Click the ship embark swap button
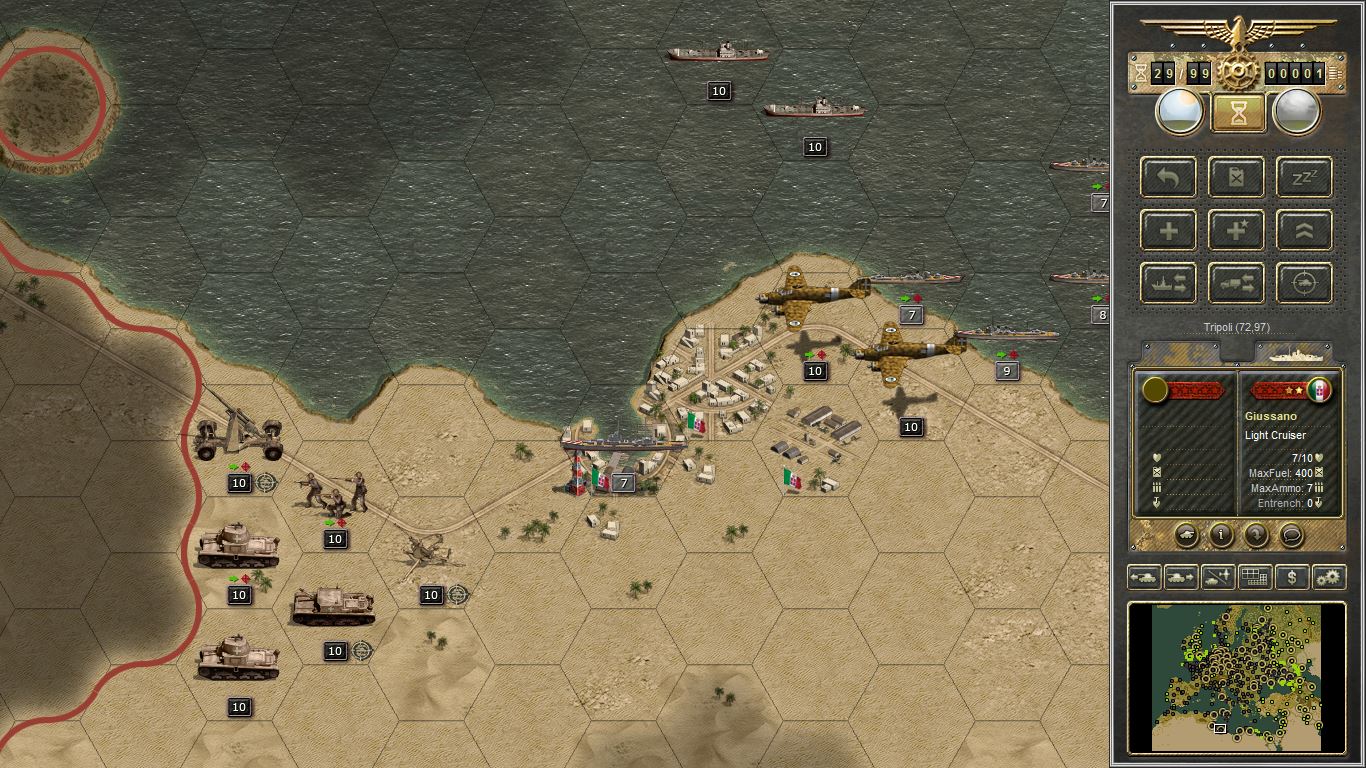This screenshot has height=768, width=1366. (1169, 283)
